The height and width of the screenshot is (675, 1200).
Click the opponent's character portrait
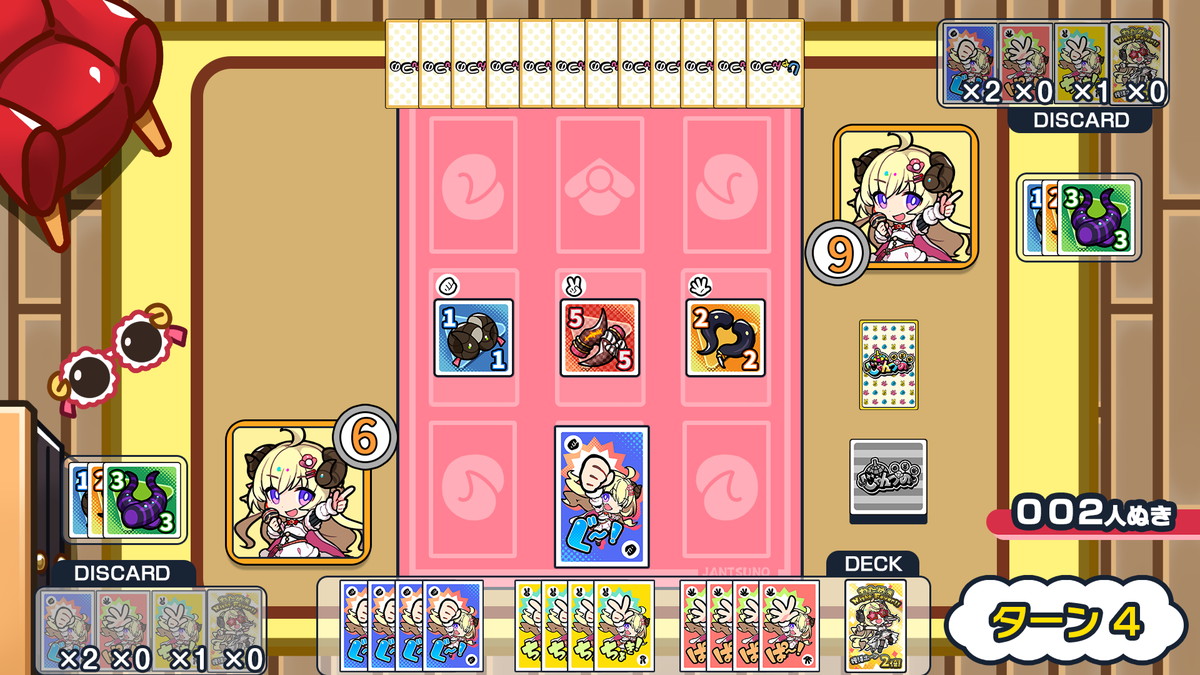pyautogui.click(x=906, y=196)
